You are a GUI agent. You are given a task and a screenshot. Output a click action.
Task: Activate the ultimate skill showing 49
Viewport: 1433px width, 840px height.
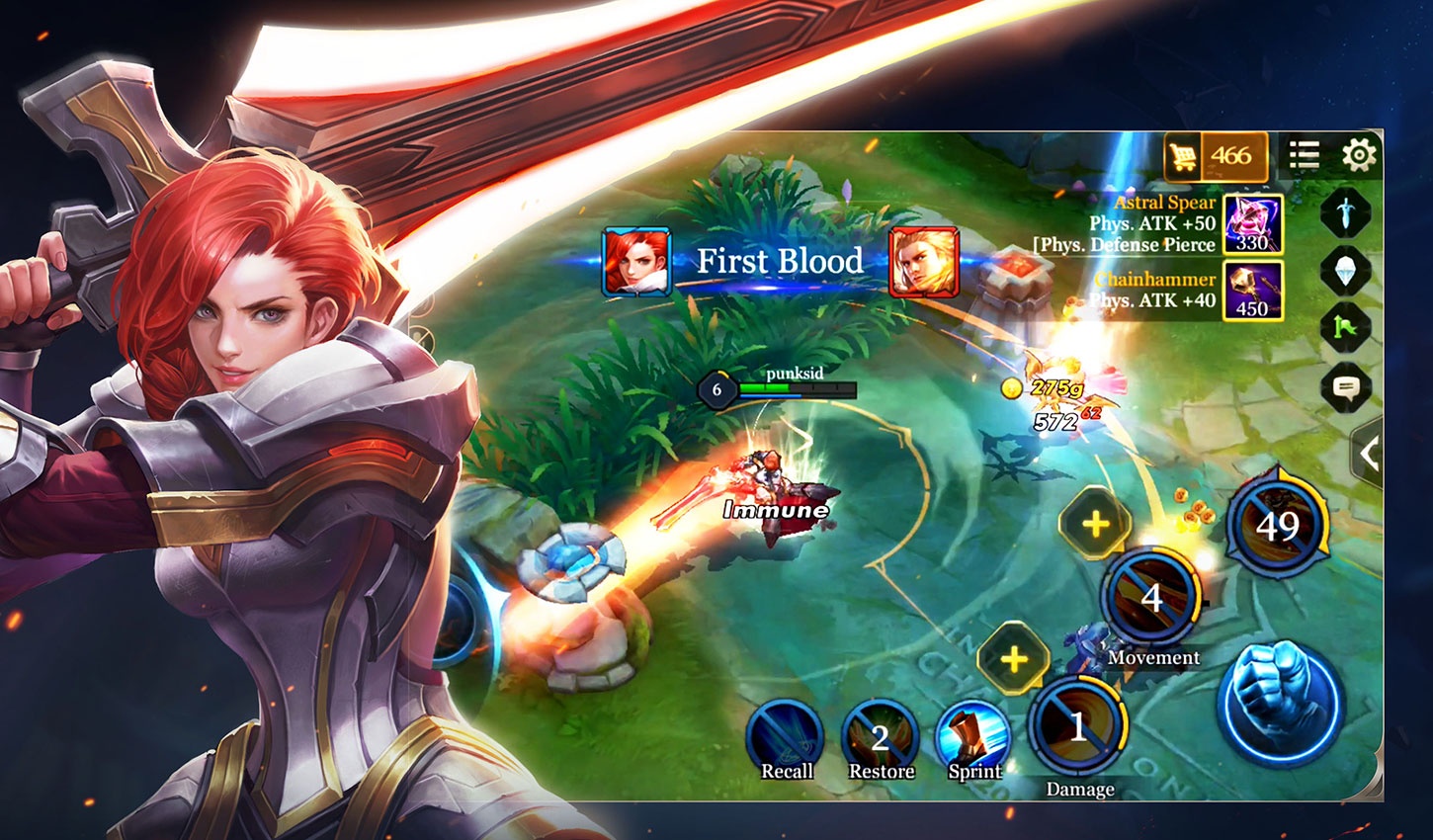[x=1277, y=526]
